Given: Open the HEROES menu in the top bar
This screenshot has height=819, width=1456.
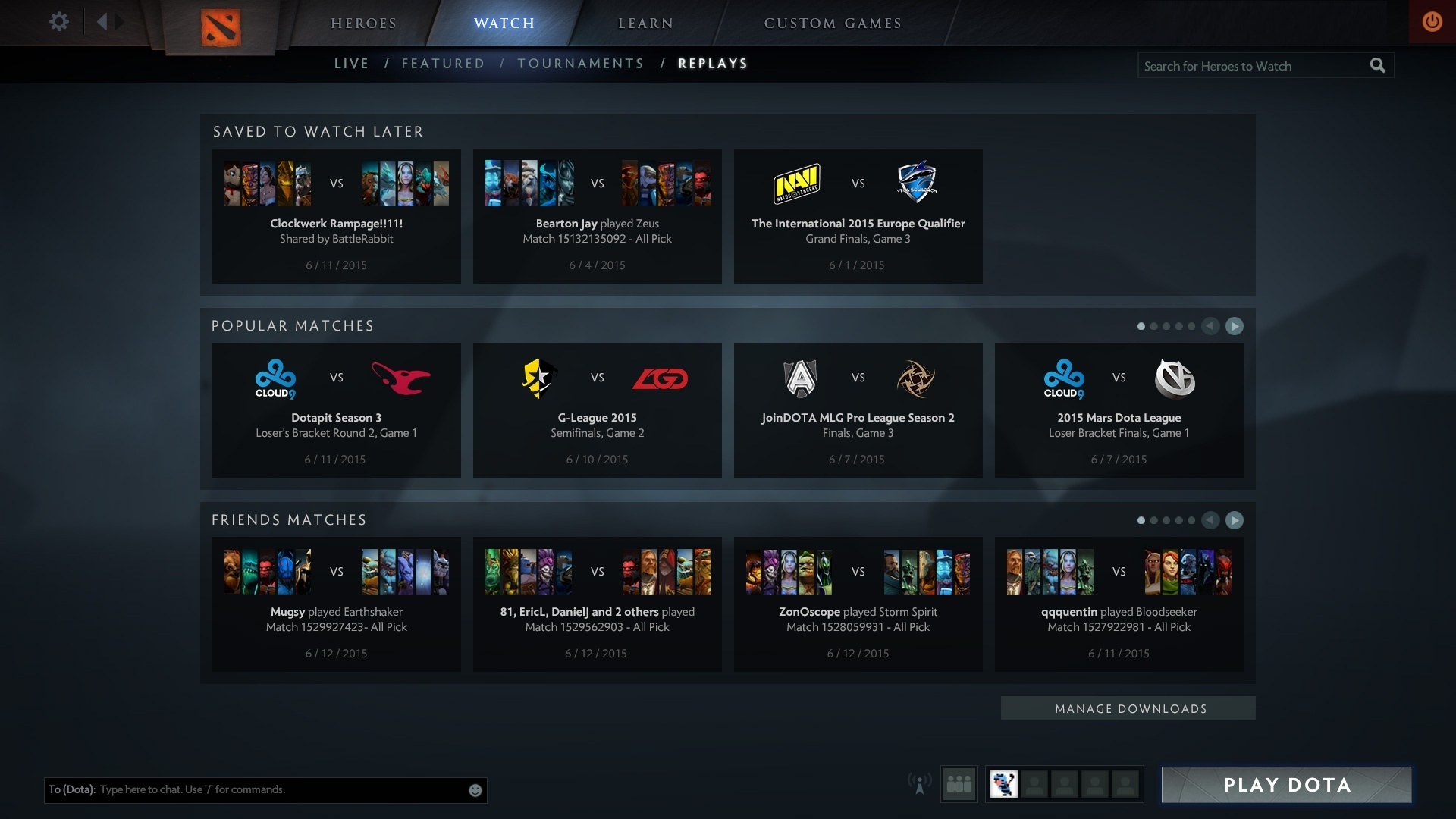Looking at the screenshot, I should click(x=364, y=23).
